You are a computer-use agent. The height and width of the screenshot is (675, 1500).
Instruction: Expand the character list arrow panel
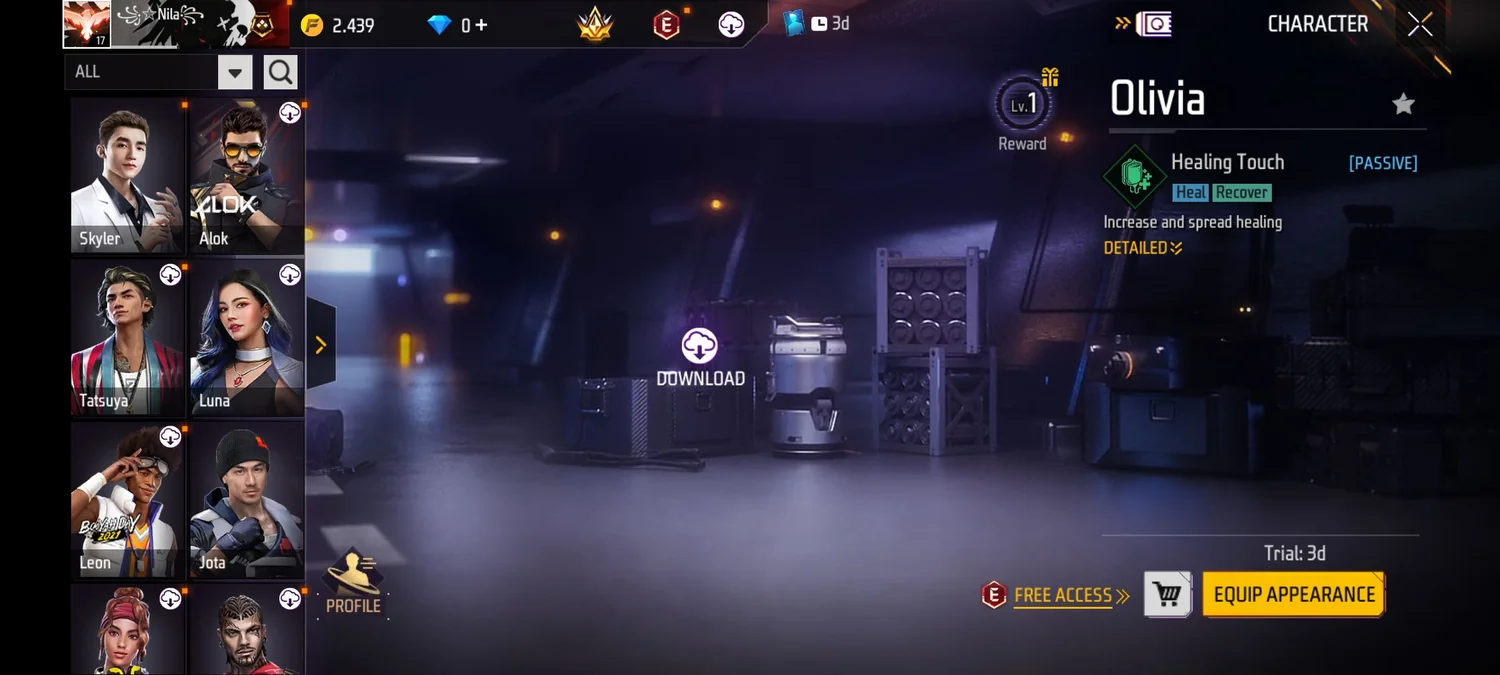321,345
